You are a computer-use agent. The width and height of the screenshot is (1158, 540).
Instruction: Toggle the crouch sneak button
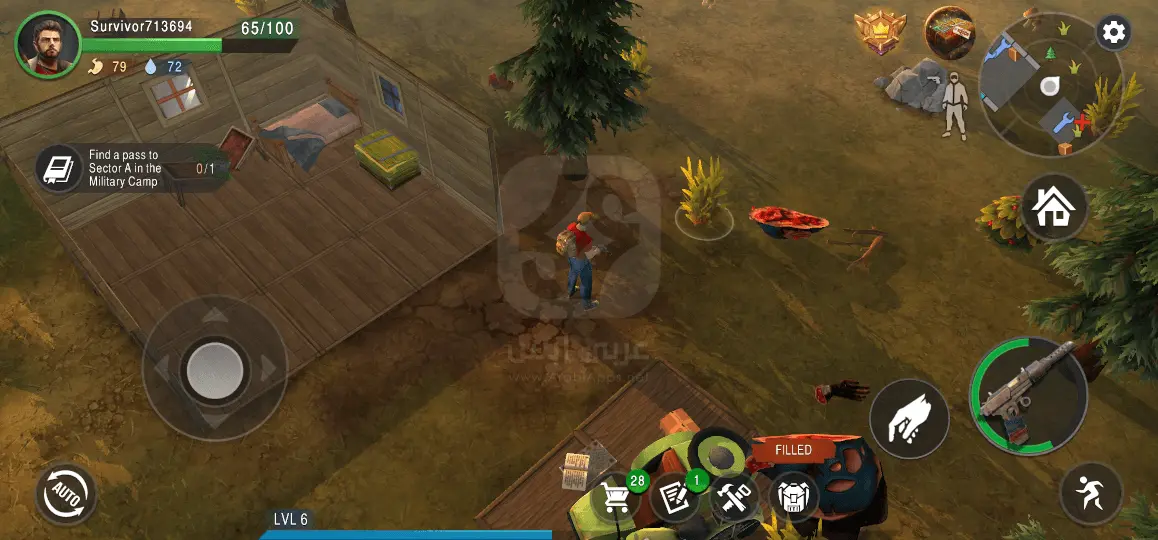(1091, 494)
